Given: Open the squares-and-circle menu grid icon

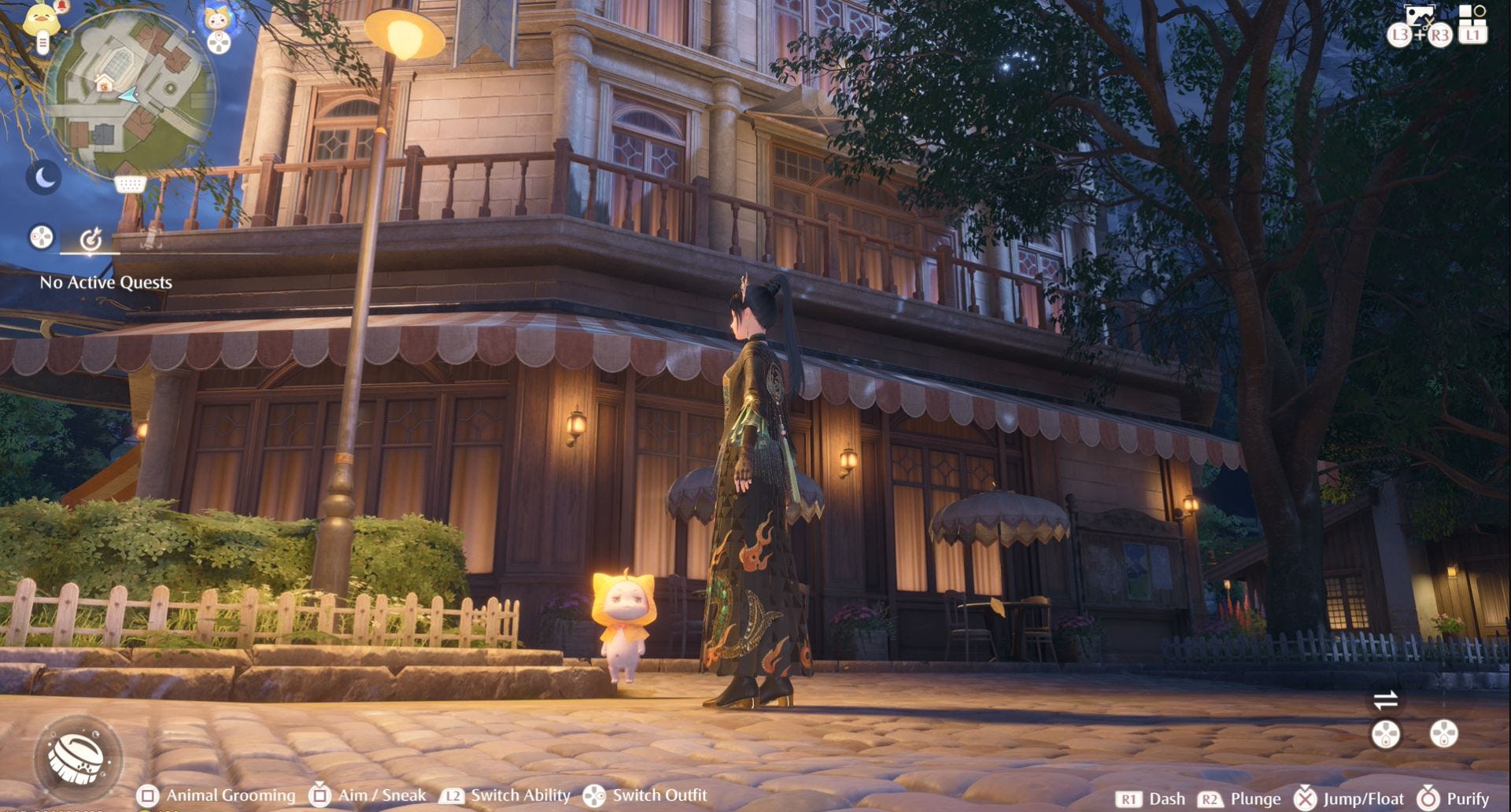Looking at the screenshot, I should [x=1472, y=13].
